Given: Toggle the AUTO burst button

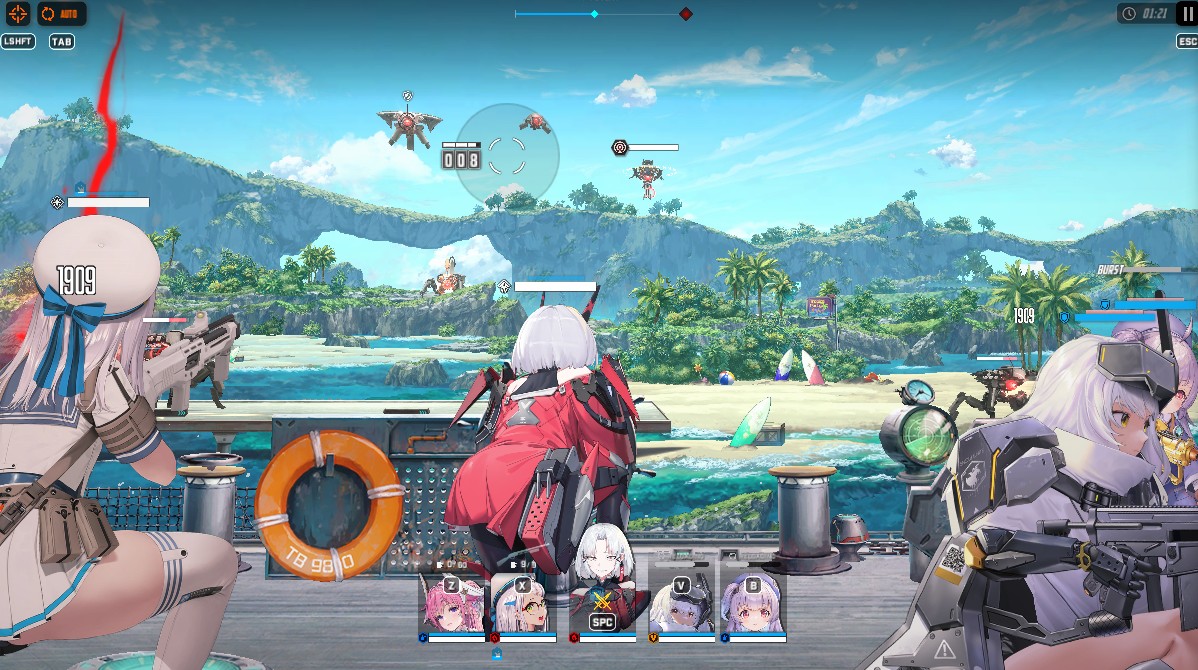Looking at the screenshot, I should click(62, 14).
